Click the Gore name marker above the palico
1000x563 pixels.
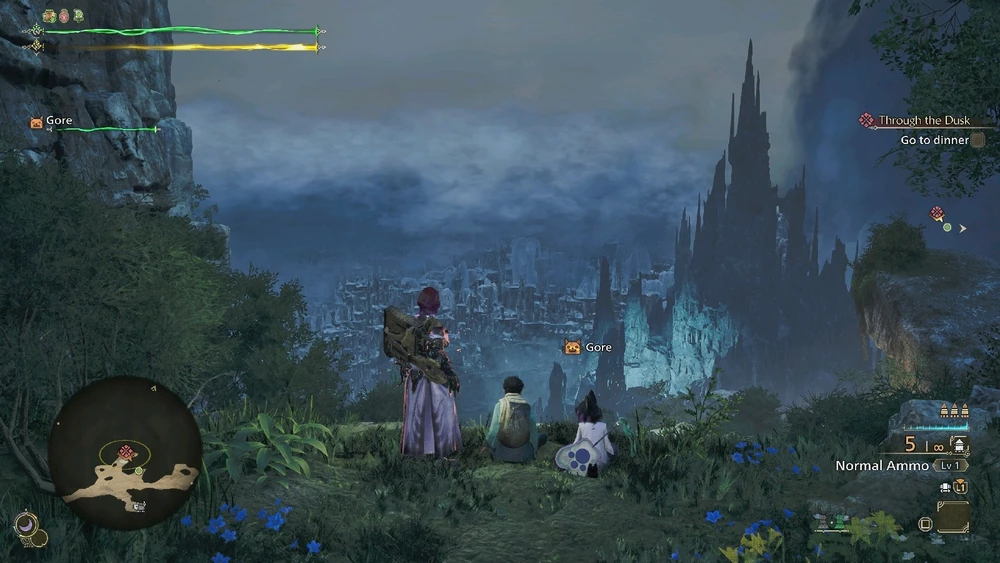tap(588, 347)
